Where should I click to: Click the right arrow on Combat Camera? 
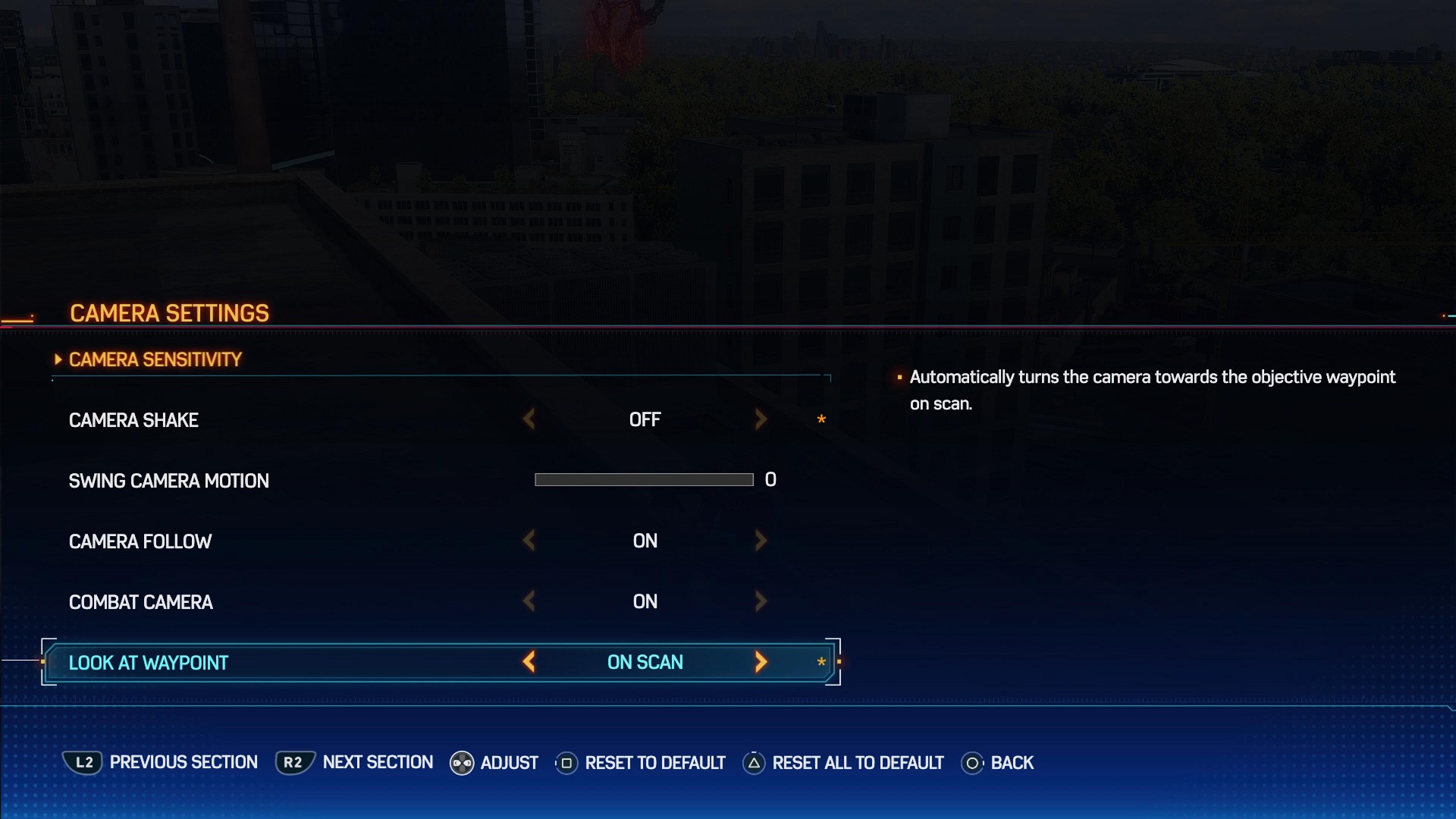pyautogui.click(x=761, y=601)
